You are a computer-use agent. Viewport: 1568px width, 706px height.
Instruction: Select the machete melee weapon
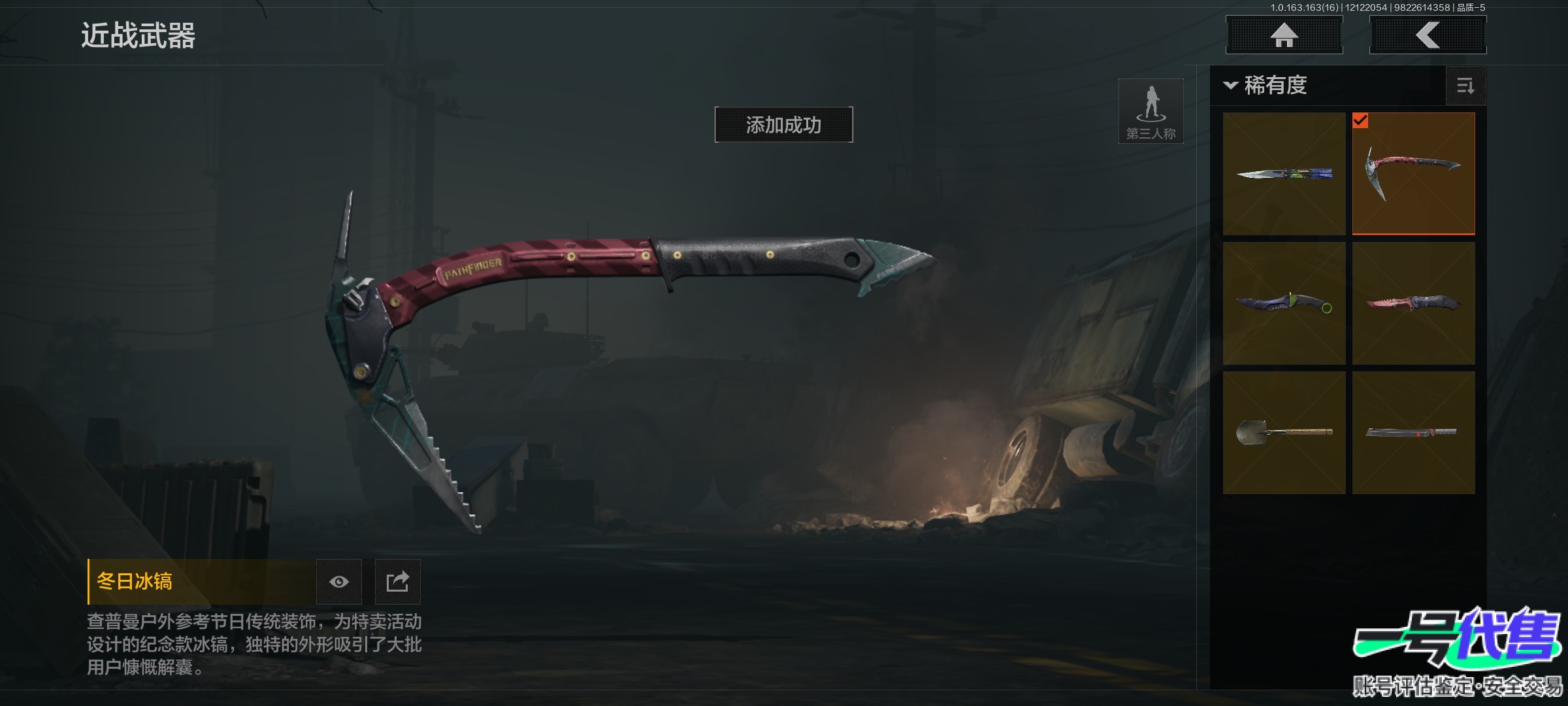click(1413, 433)
